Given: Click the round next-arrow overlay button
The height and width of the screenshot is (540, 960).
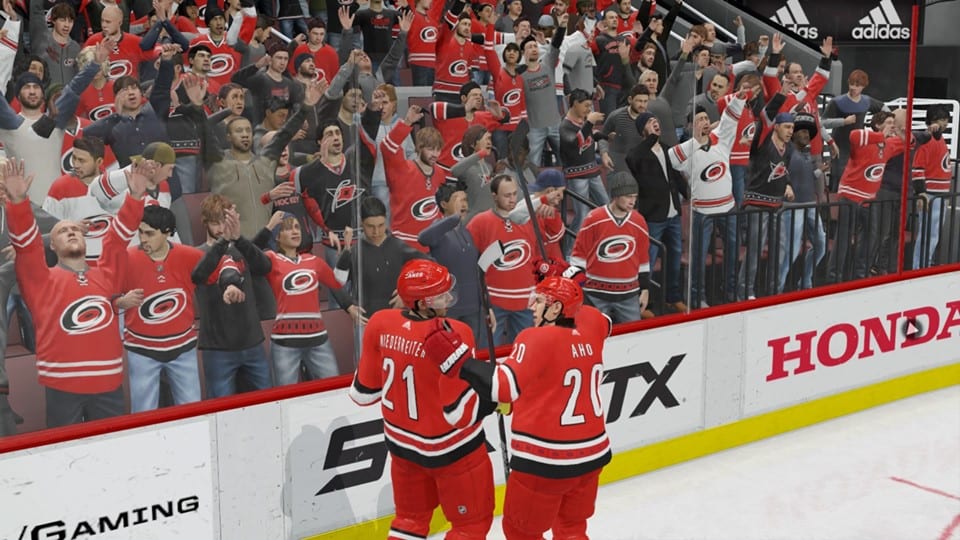Looking at the screenshot, I should point(911,327).
